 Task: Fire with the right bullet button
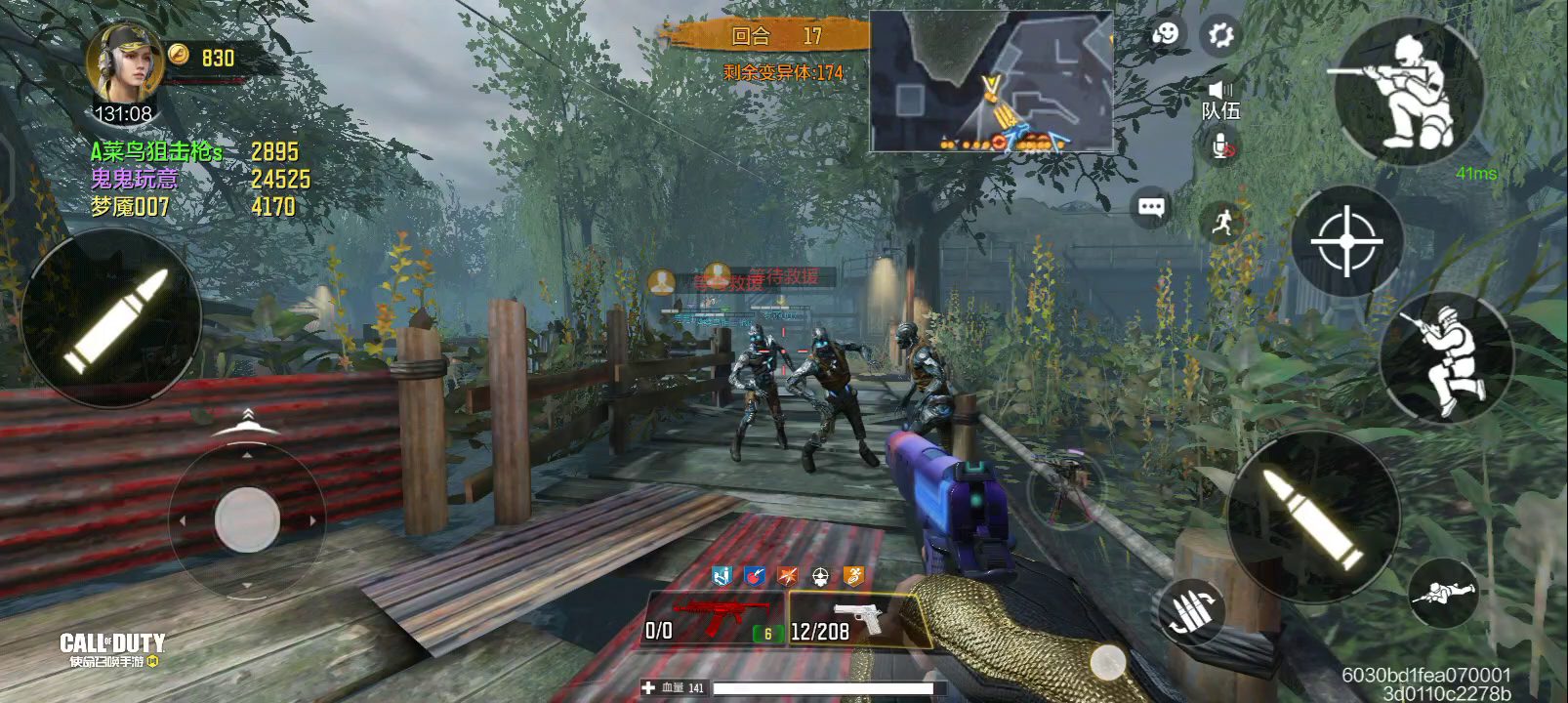pyautogui.click(x=1311, y=517)
